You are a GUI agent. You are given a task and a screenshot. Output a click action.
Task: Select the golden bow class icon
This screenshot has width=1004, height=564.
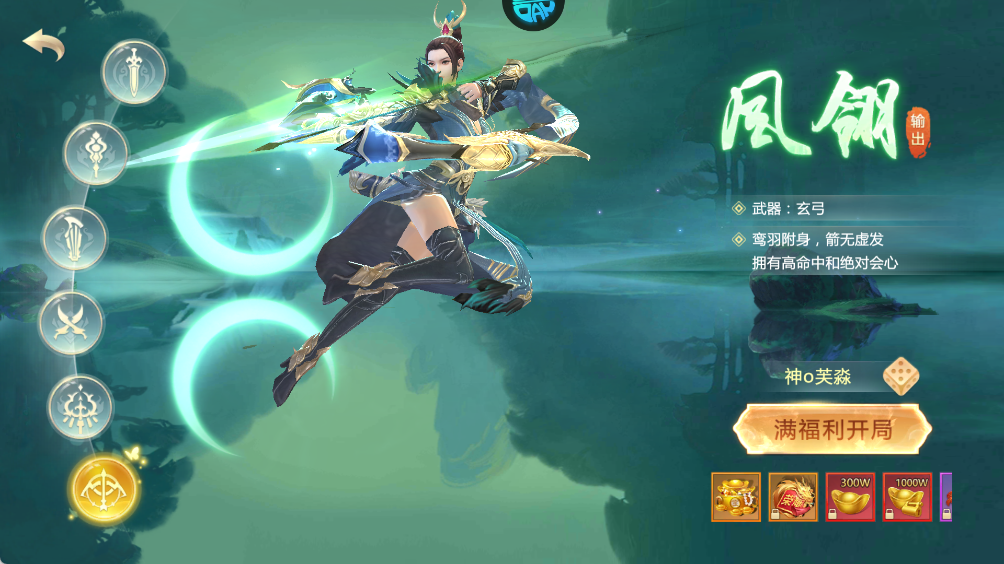click(104, 489)
